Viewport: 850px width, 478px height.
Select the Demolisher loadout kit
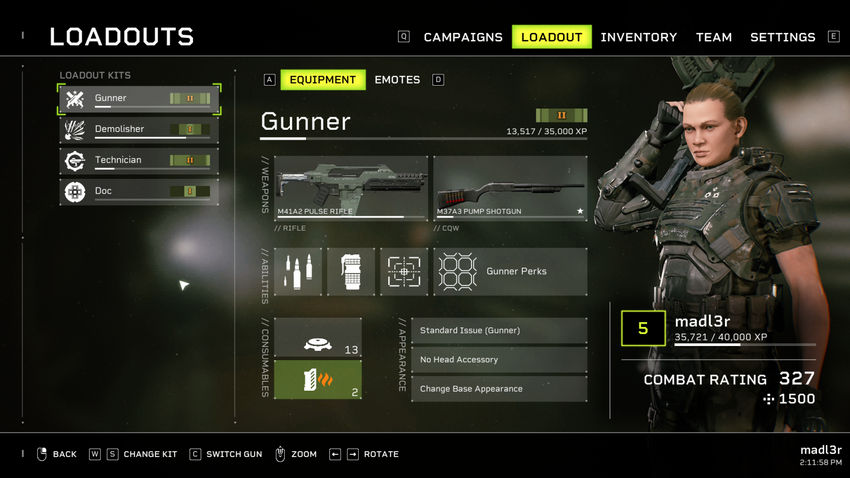(x=139, y=130)
